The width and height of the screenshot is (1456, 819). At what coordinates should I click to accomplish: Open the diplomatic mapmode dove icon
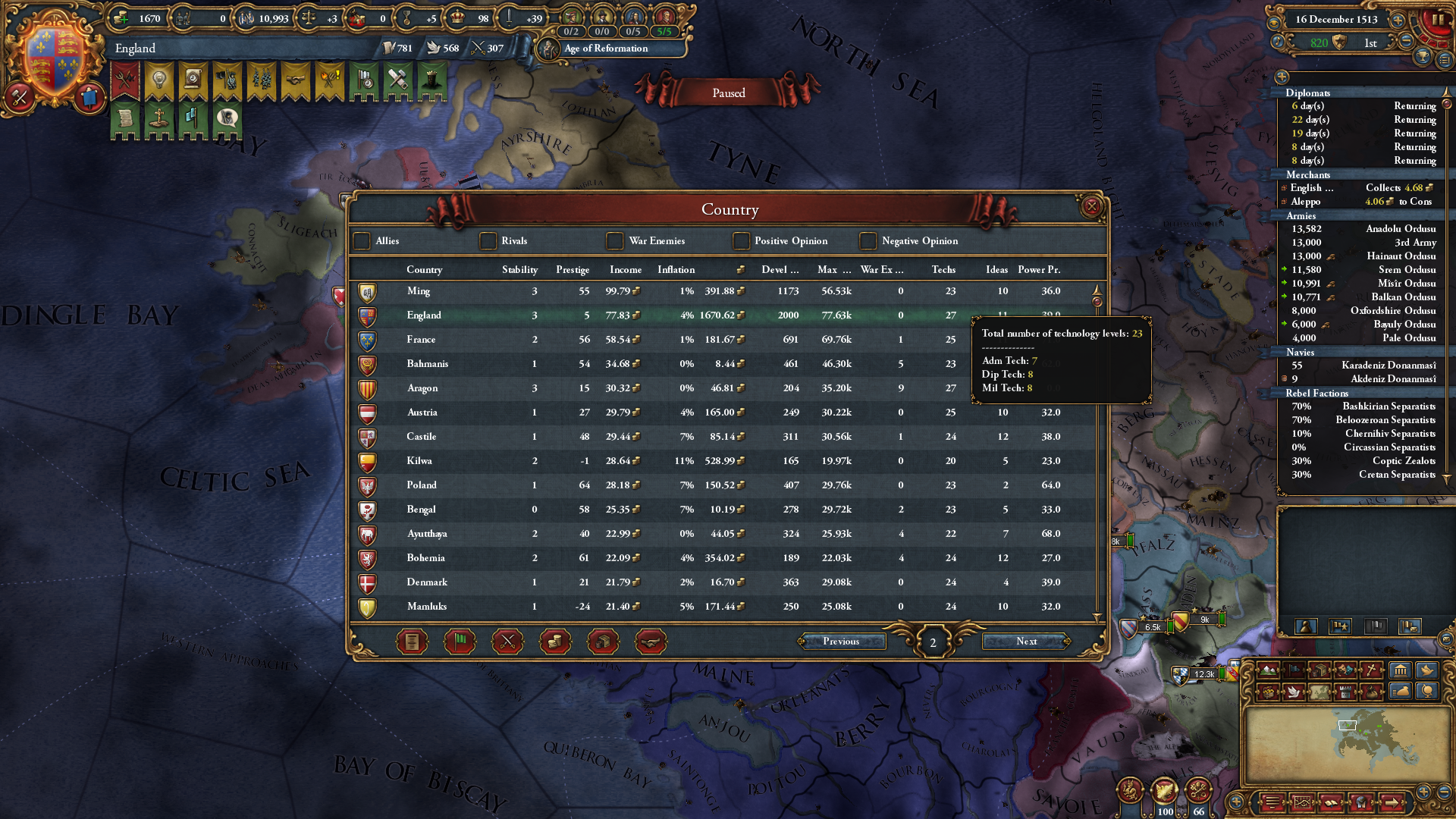pyautogui.click(x=1294, y=693)
